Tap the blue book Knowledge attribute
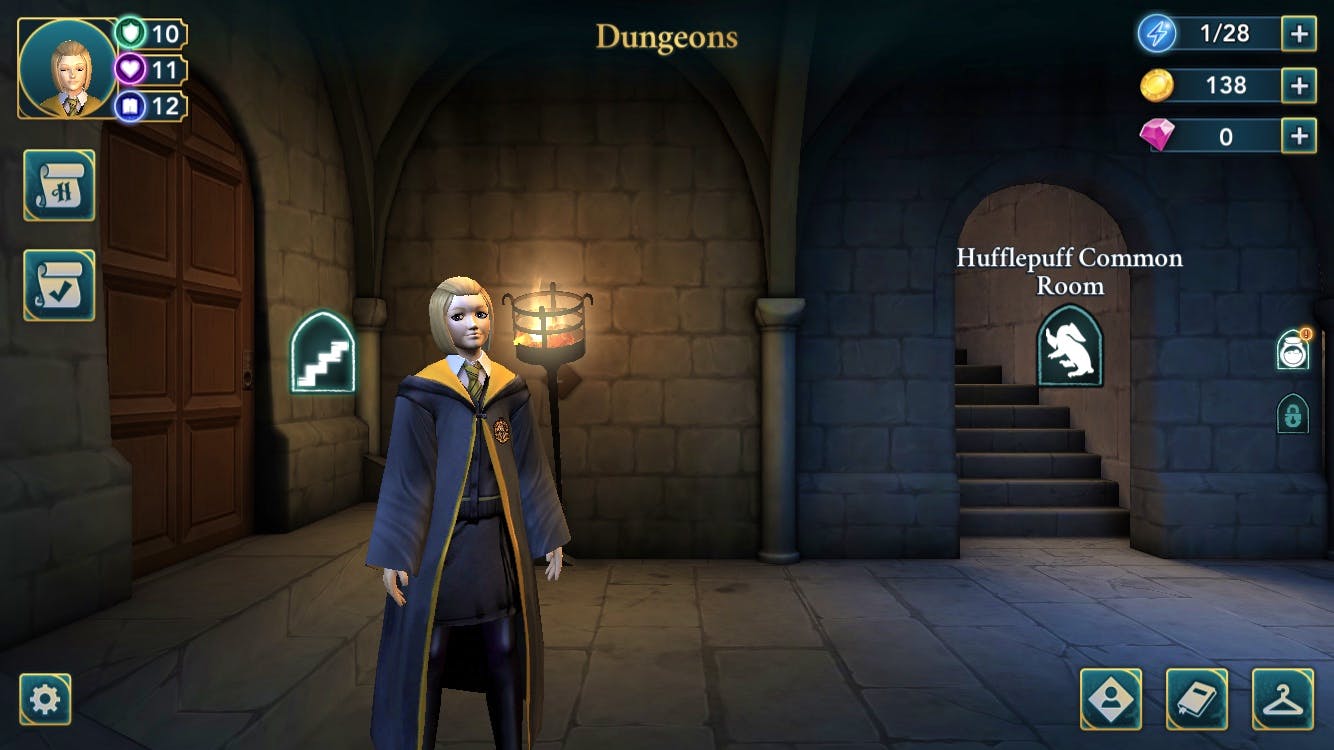The height and width of the screenshot is (750, 1334). pos(131,105)
